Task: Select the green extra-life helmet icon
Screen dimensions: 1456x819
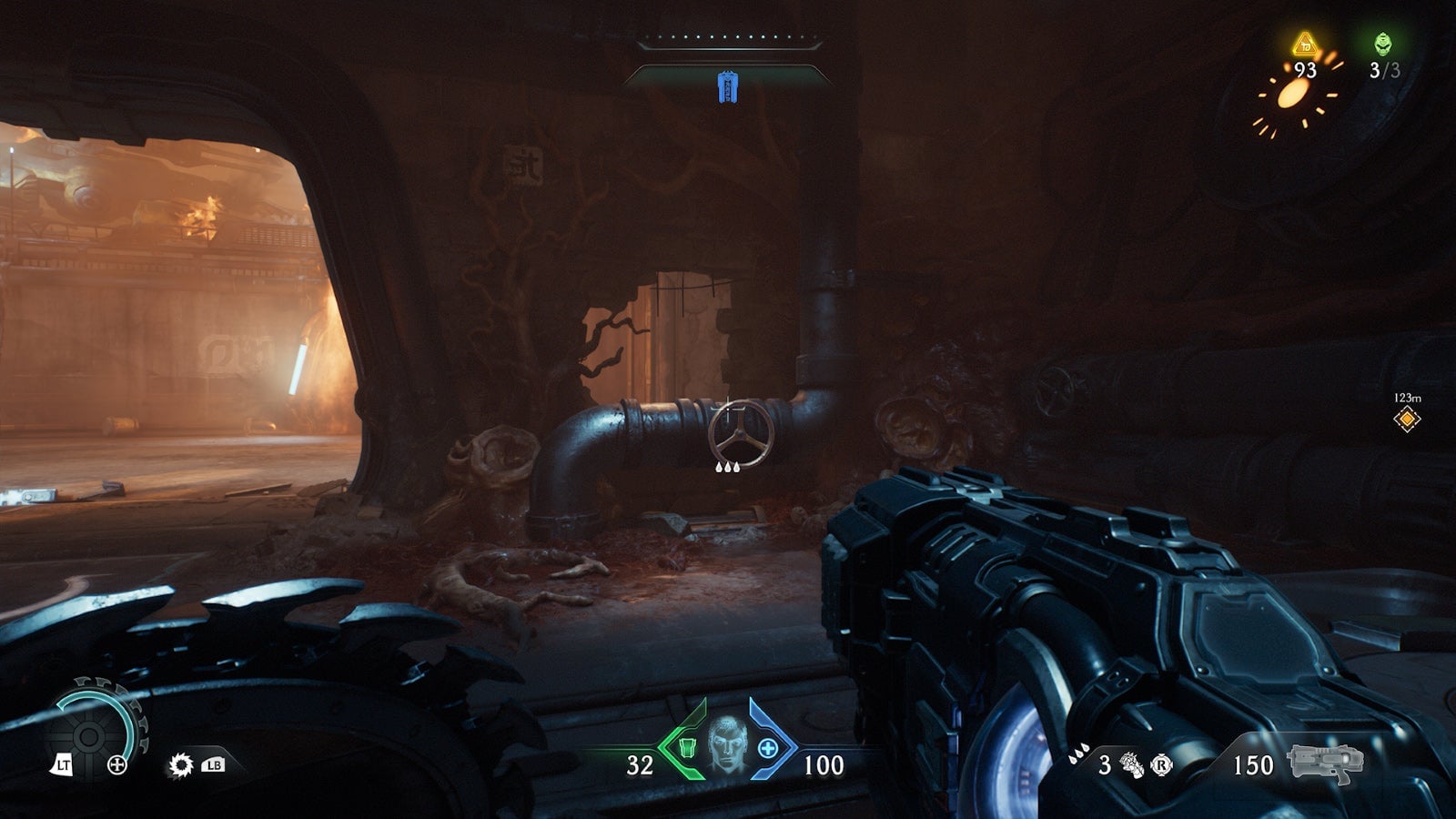Action: [x=1383, y=41]
